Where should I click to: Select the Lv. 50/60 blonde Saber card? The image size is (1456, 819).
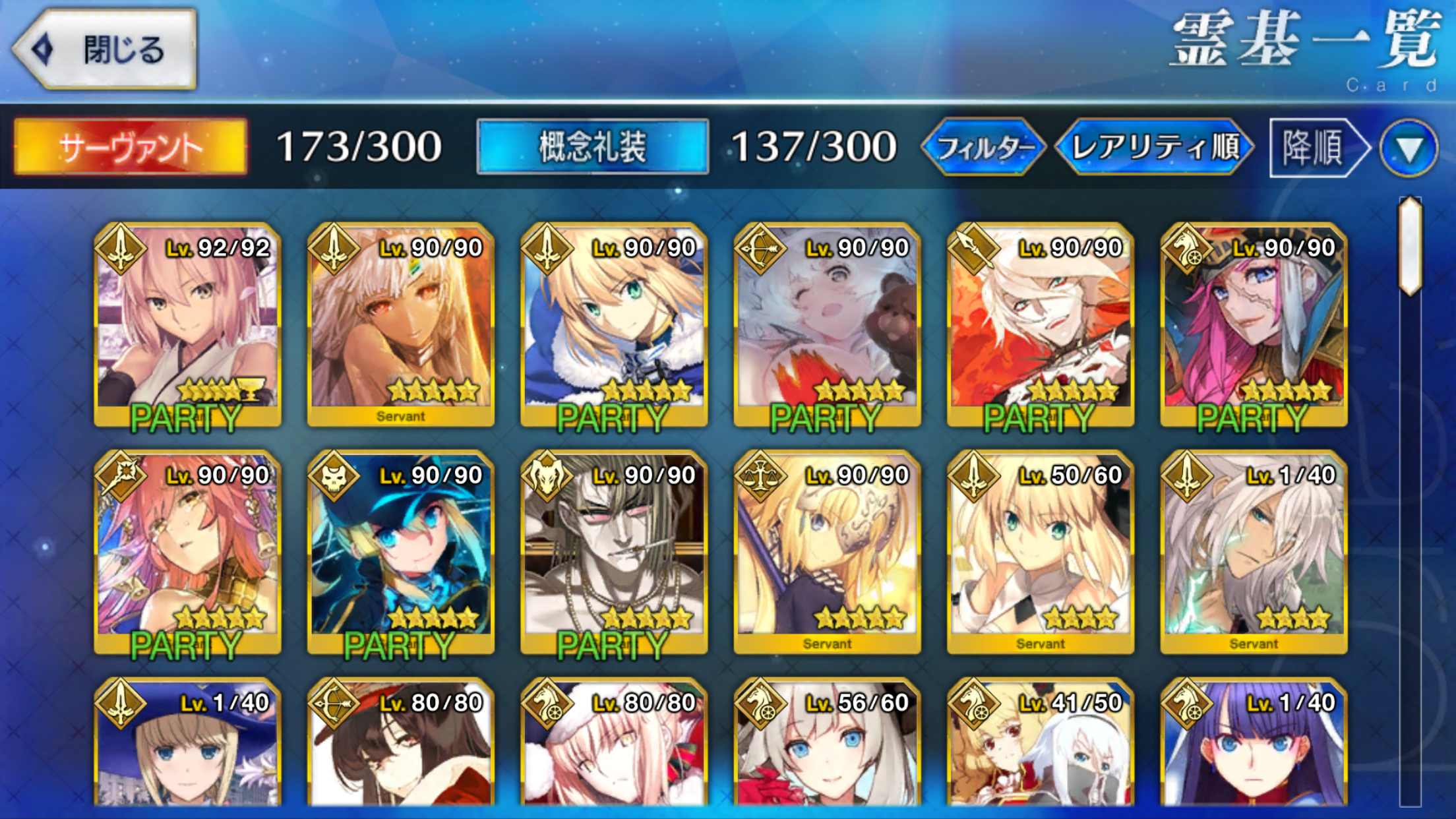1041,552
